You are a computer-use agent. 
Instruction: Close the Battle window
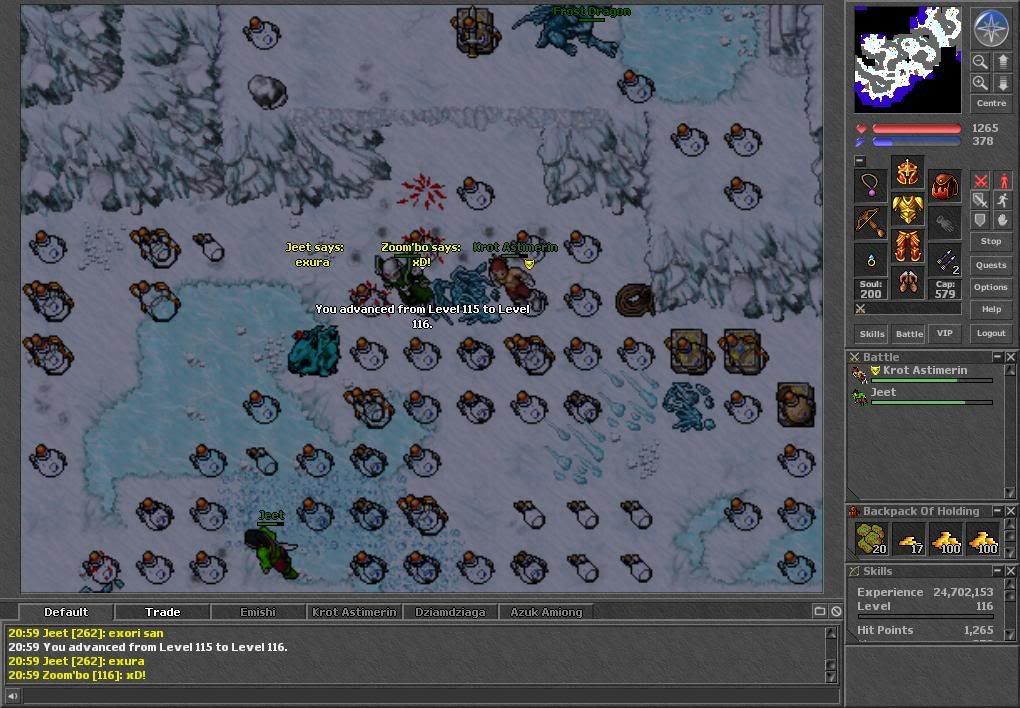[x=1011, y=357]
